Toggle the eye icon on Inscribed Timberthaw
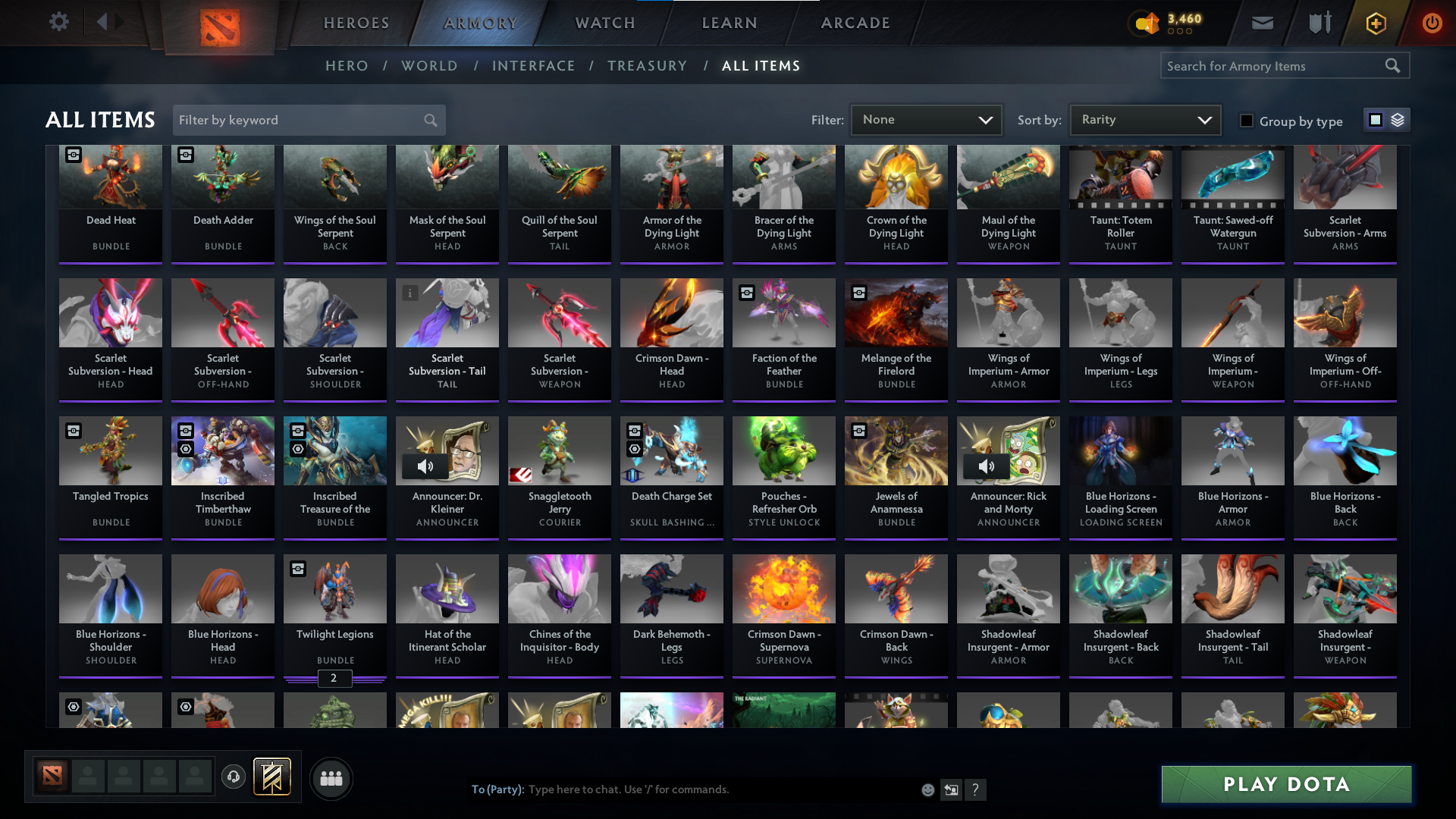The height and width of the screenshot is (819, 1456). tap(185, 450)
